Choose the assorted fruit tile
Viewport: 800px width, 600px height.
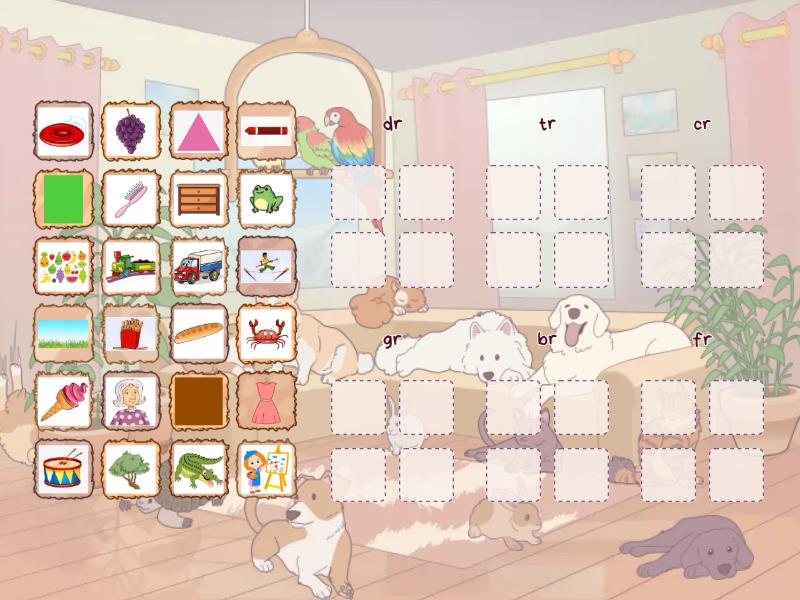coord(64,266)
